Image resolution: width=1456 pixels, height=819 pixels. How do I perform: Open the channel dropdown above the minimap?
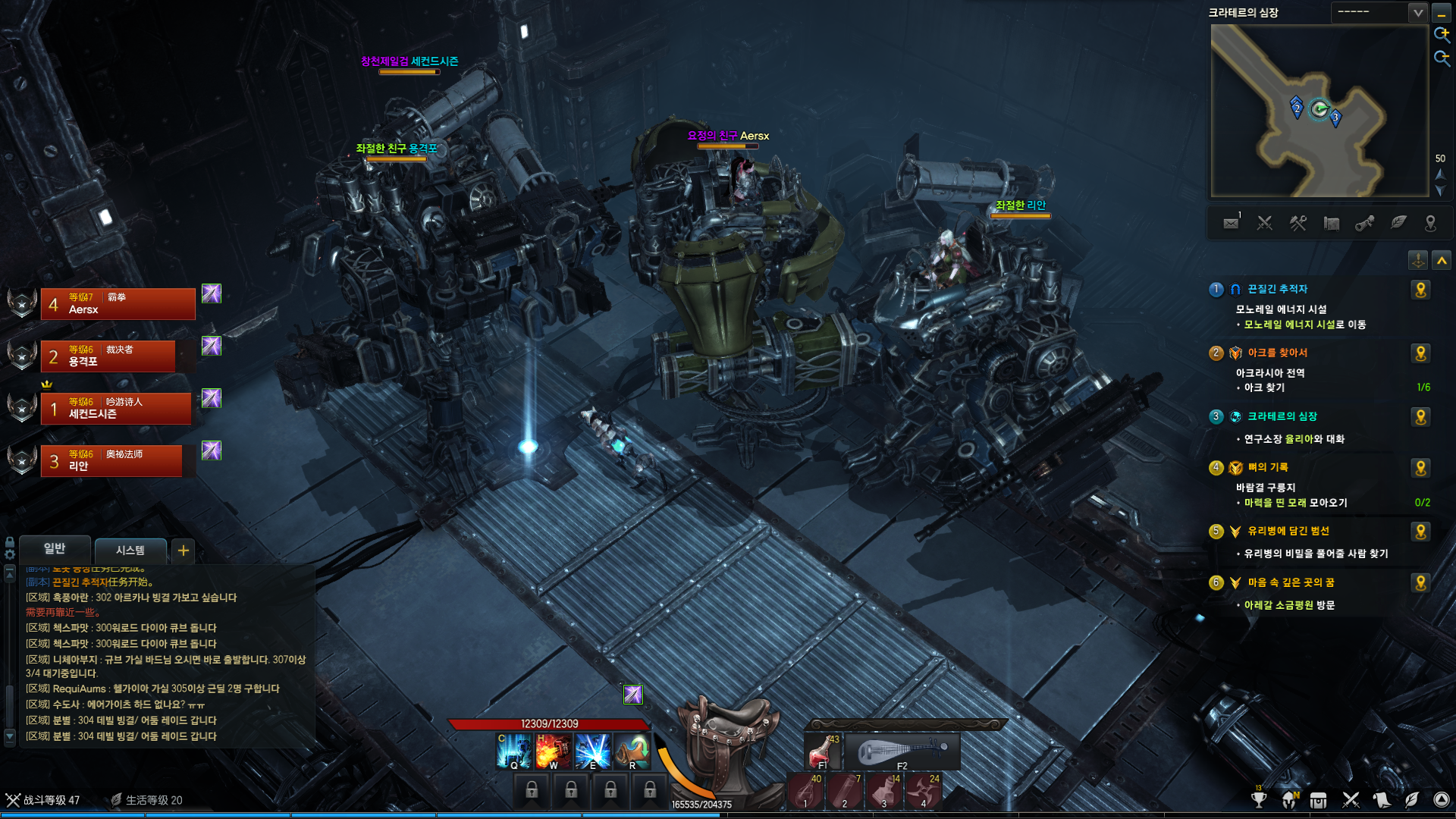click(1417, 12)
